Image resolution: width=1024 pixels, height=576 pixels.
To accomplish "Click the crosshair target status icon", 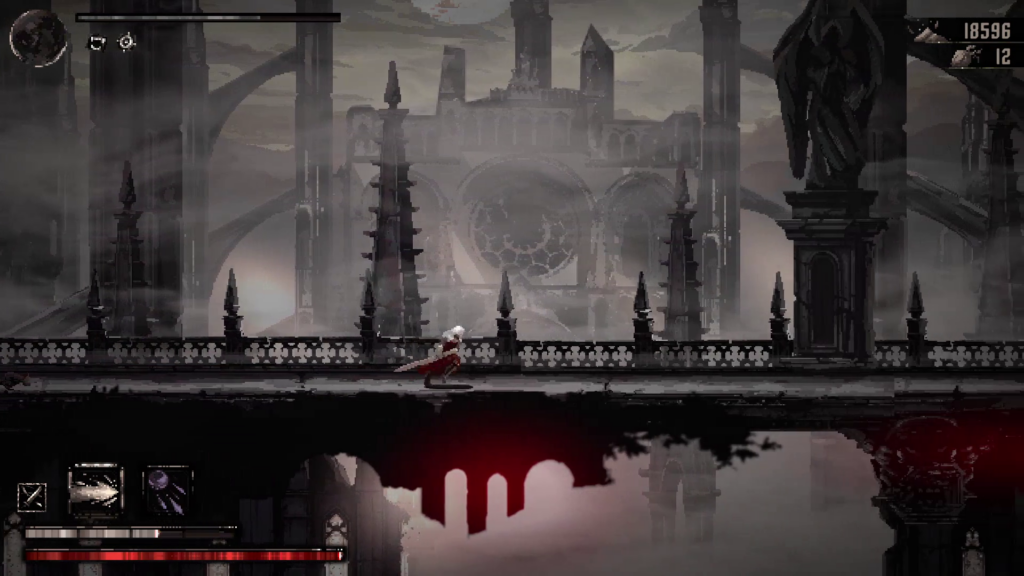I will (126, 42).
